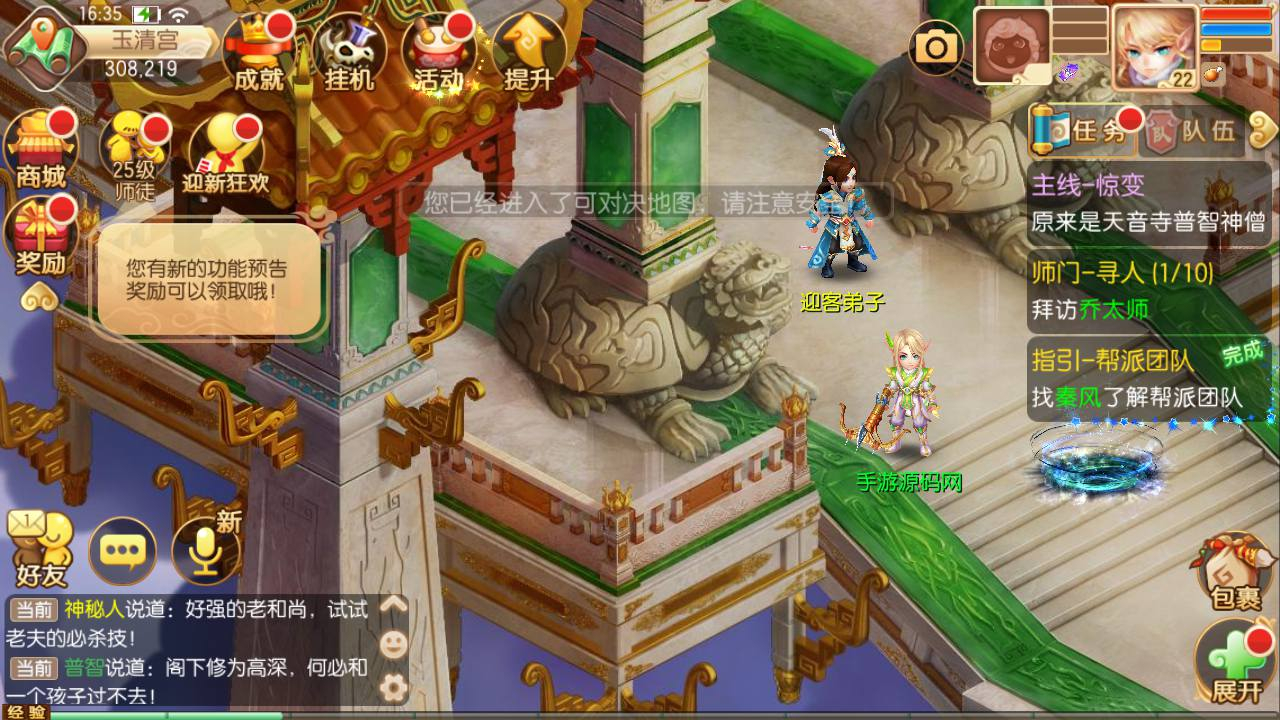Select the 主线-惊变 main quest entry
The height and width of the screenshot is (720, 1280).
pyautogui.click(x=1148, y=203)
